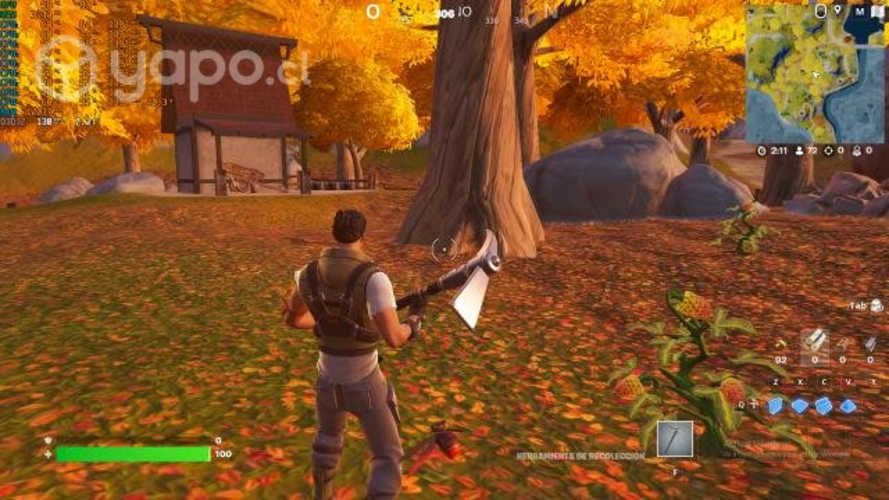889x500 pixels.
Task: Select the harvesting tool pickaxe slot
Action: coord(674,438)
